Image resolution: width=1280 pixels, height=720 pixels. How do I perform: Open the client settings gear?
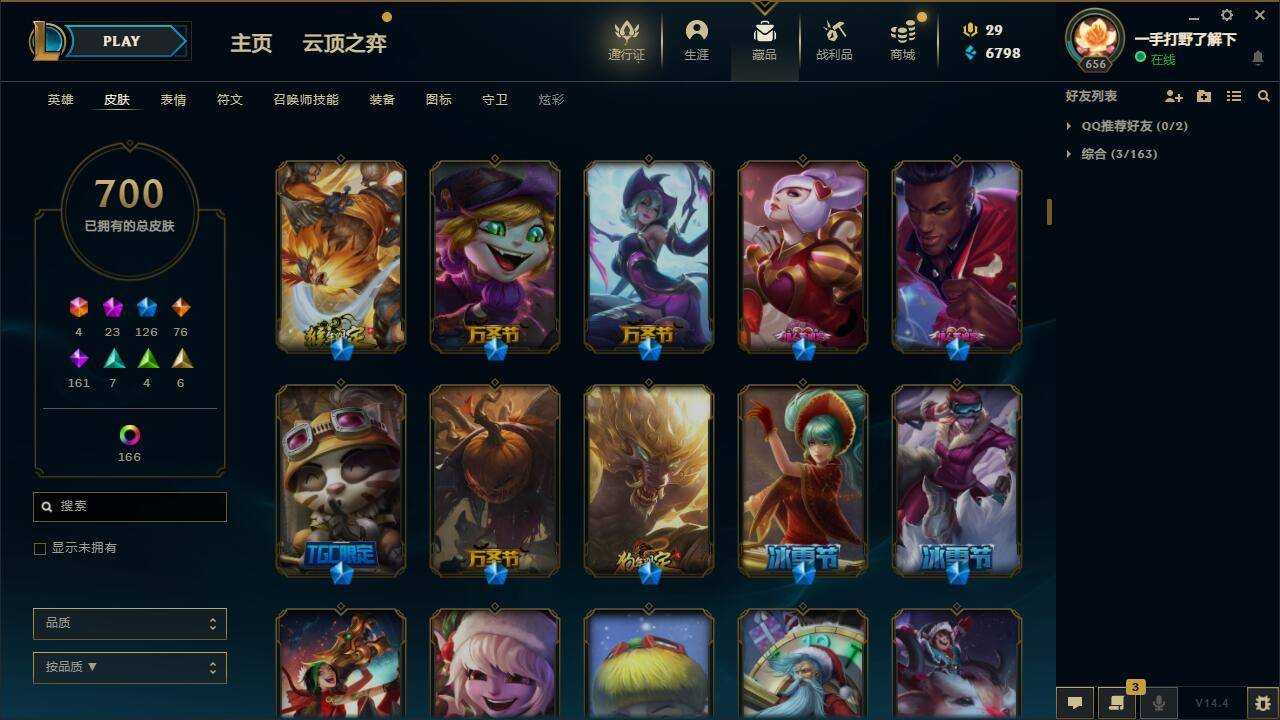tap(1226, 15)
